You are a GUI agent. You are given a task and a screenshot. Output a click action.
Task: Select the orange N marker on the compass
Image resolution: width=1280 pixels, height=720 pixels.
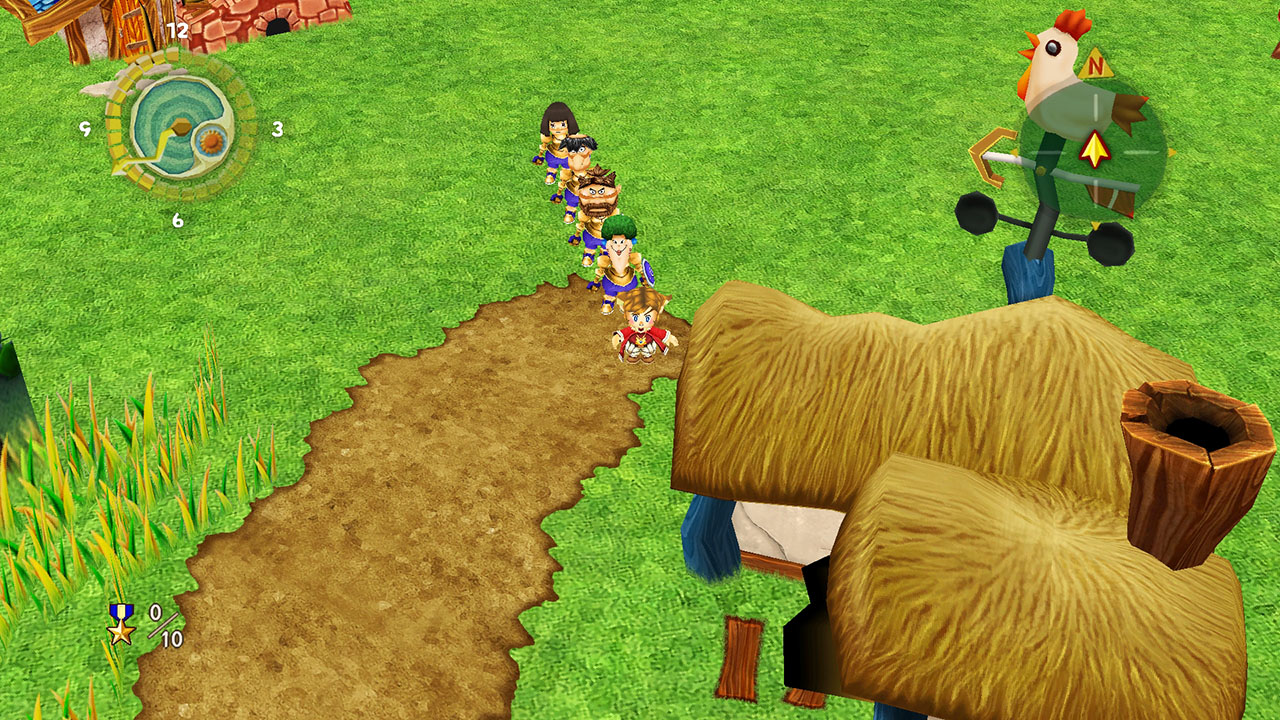pos(1097,65)
